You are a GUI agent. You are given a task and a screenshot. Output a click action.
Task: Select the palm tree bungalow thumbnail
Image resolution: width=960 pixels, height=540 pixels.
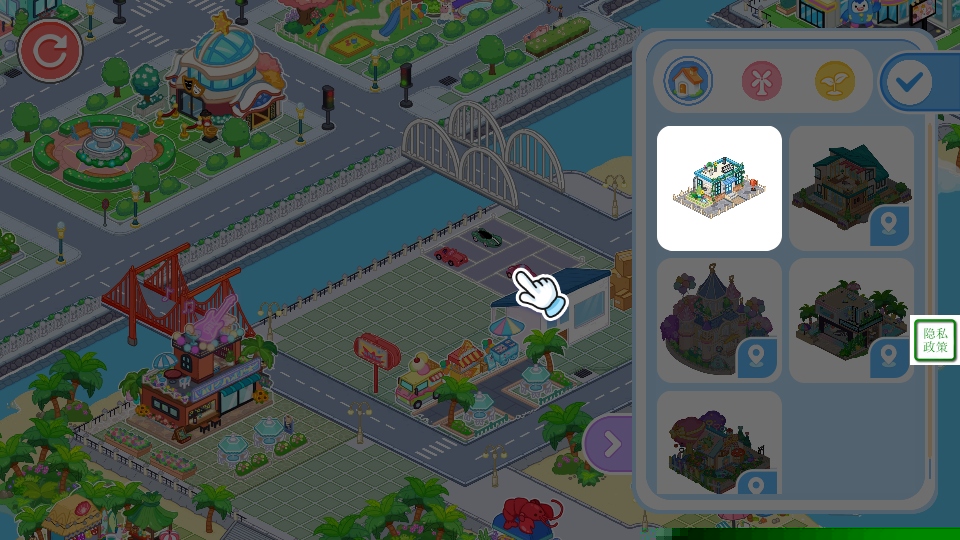(851, 320)
